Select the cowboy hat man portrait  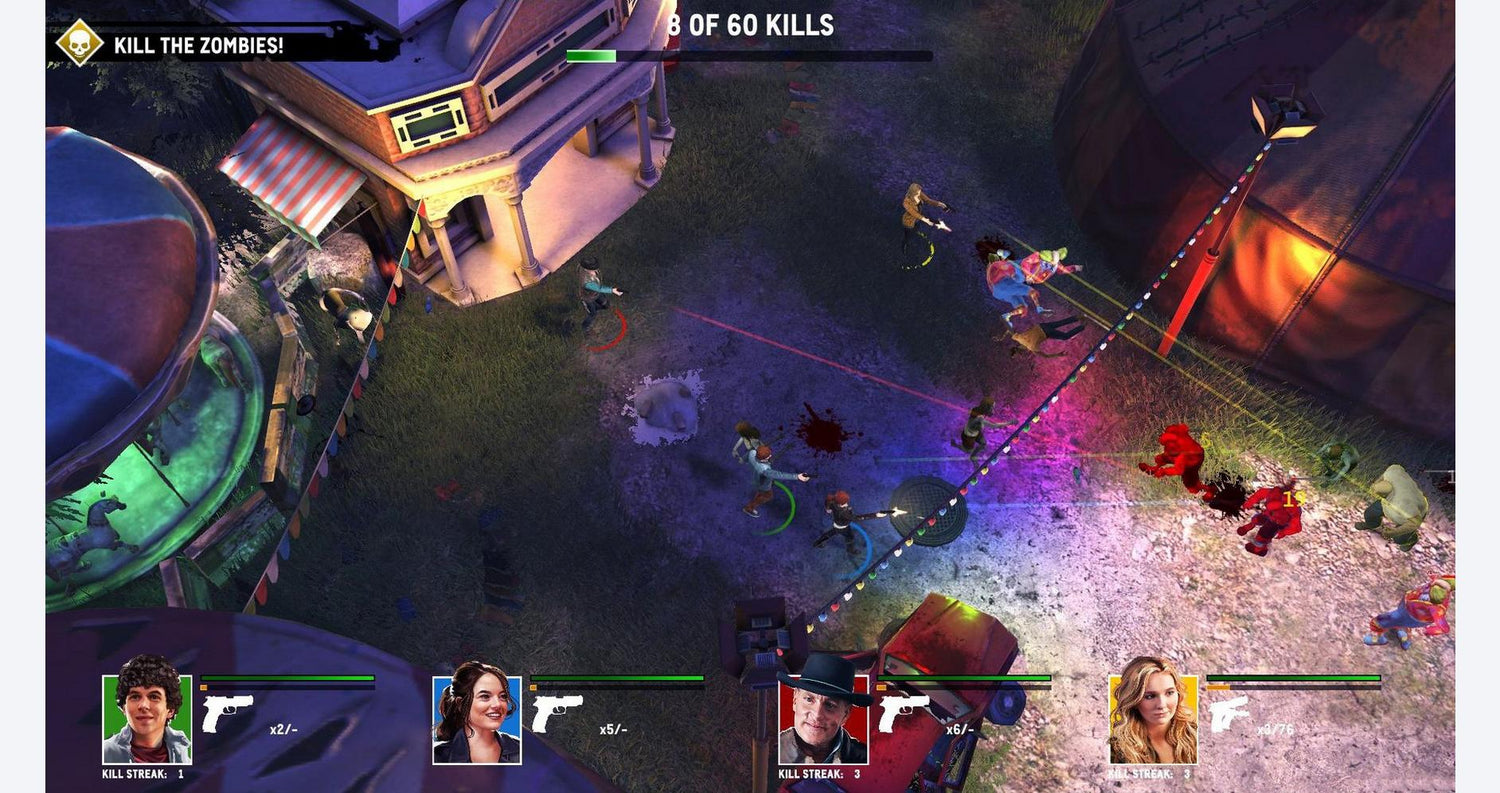tap(823, 718)
